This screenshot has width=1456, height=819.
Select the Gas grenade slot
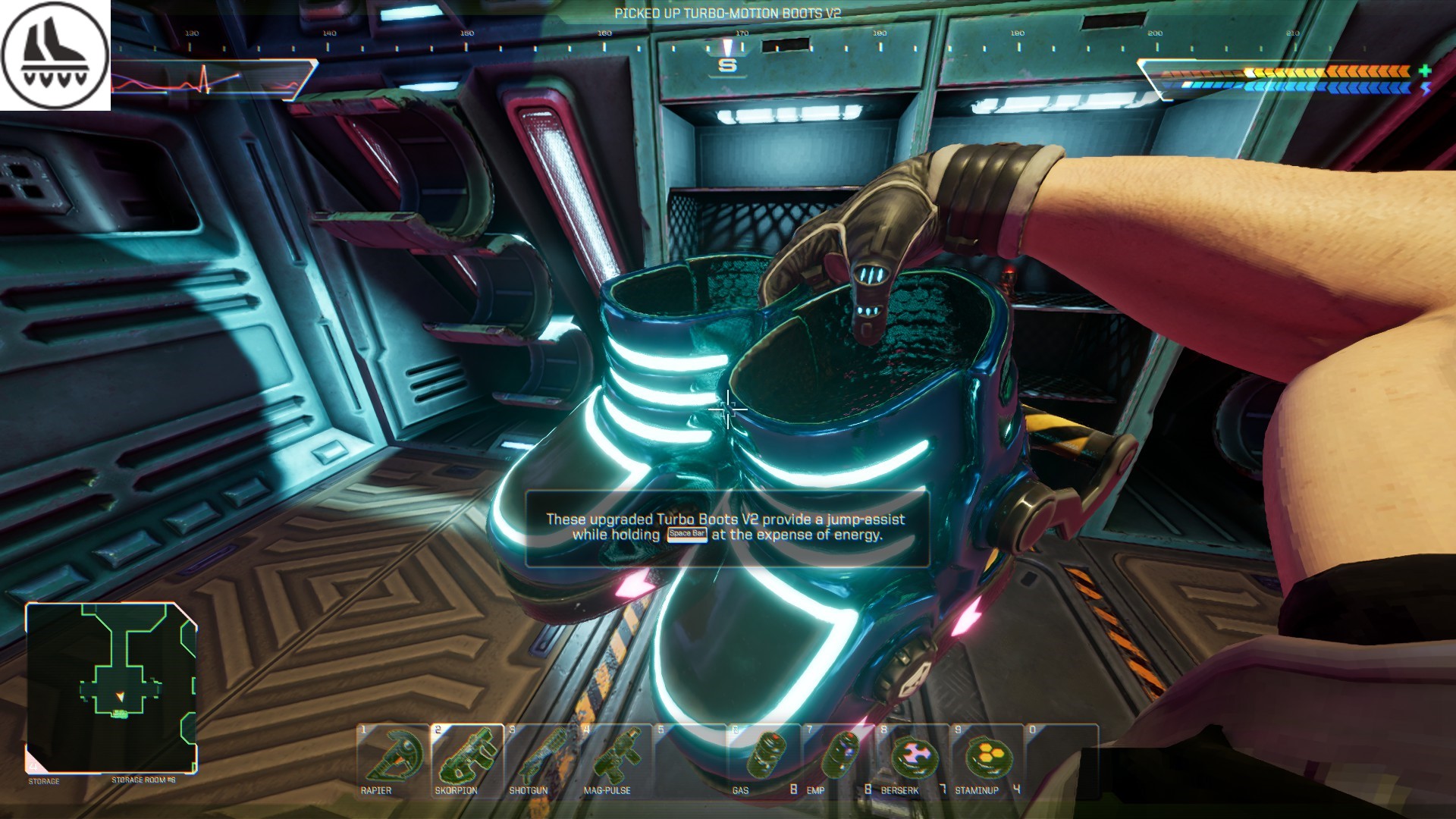tap(764, 758)
